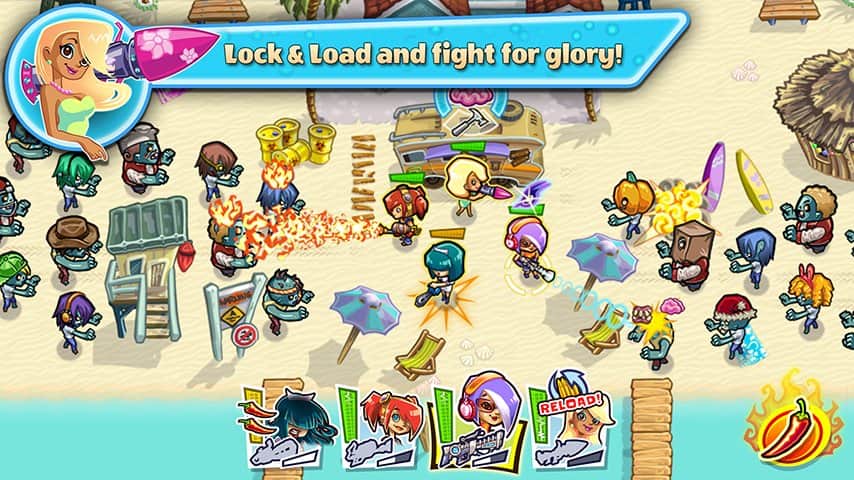
Task: Switch to the purple-haired headphones girl card
Action: [x=477, y=425]
